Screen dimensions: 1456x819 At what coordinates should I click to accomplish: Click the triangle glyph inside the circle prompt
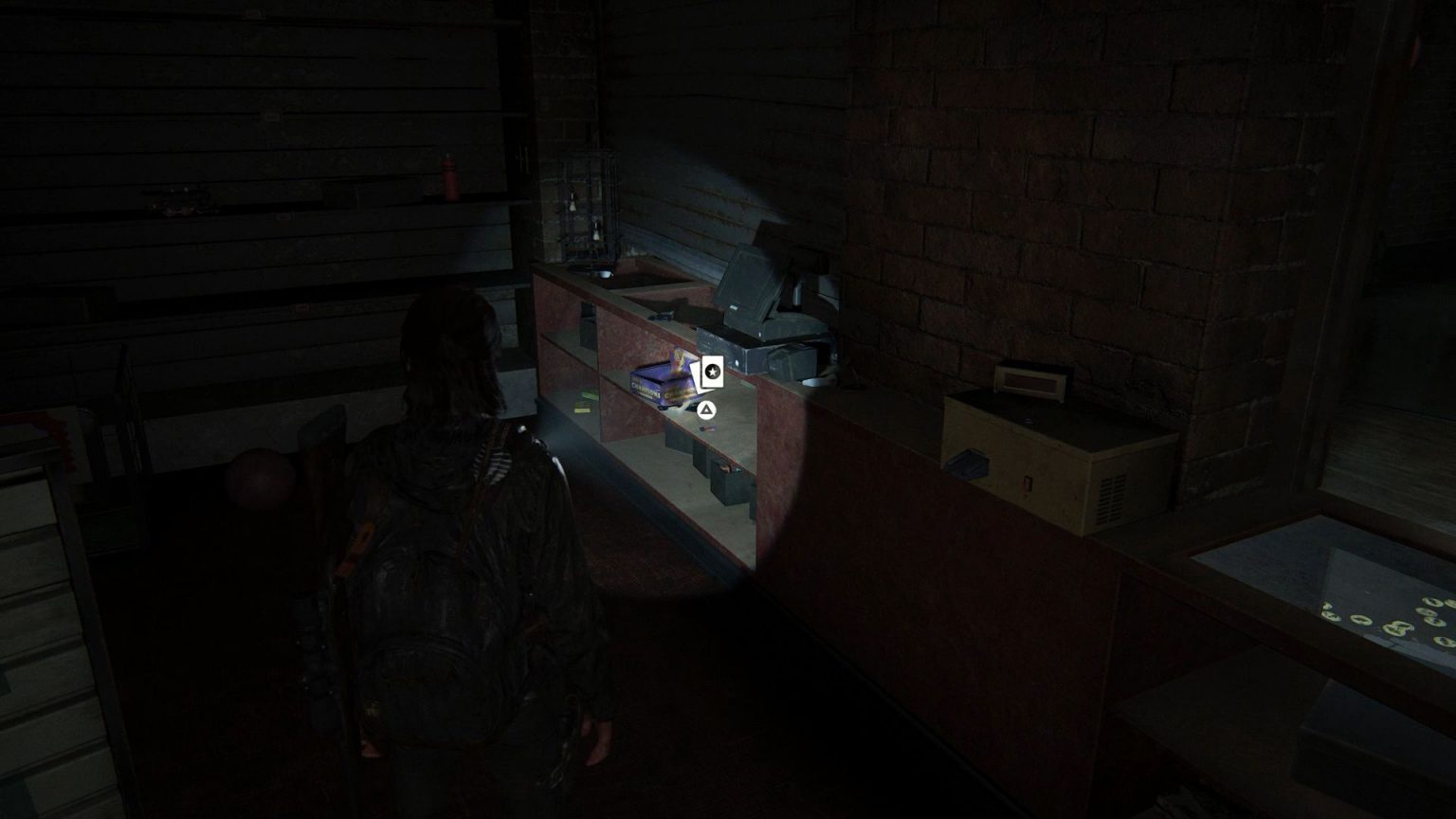click(x=706, y=410)
